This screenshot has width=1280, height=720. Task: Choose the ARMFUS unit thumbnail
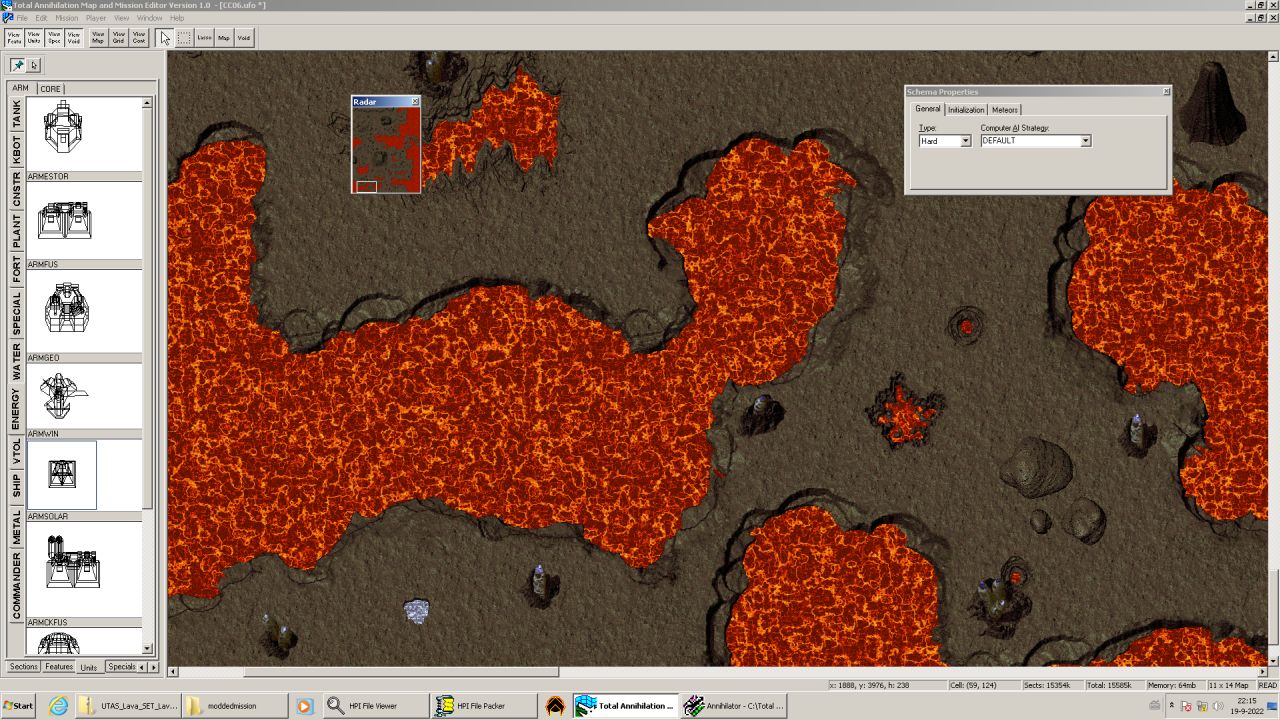click(x=64, y=220)
